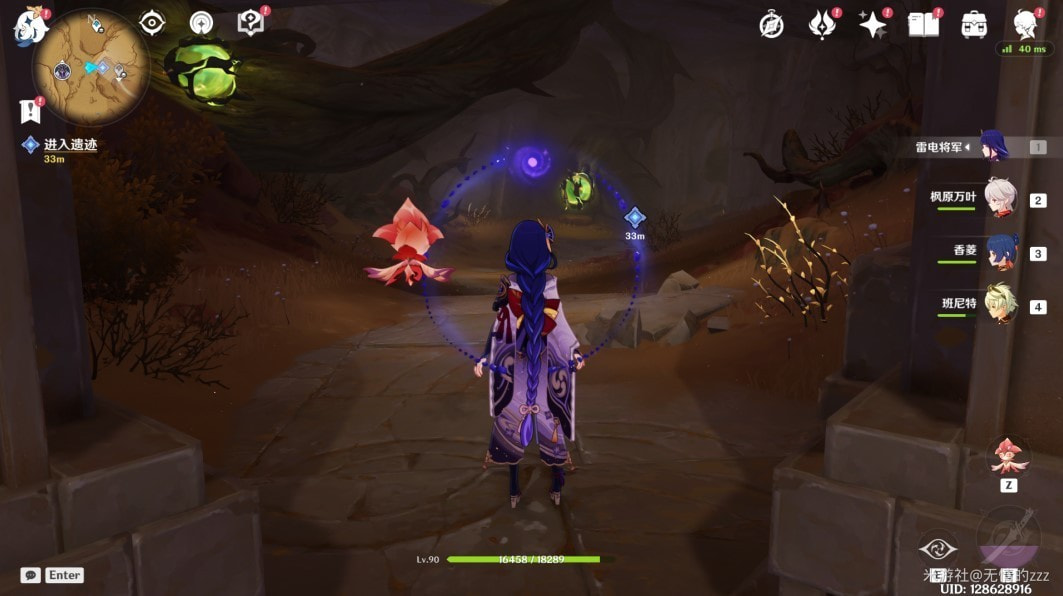Screen dimensions: 1063x596
Task: Open the chat speech-bubble icon
Action: pyautogui.click(x=30, y=575)
